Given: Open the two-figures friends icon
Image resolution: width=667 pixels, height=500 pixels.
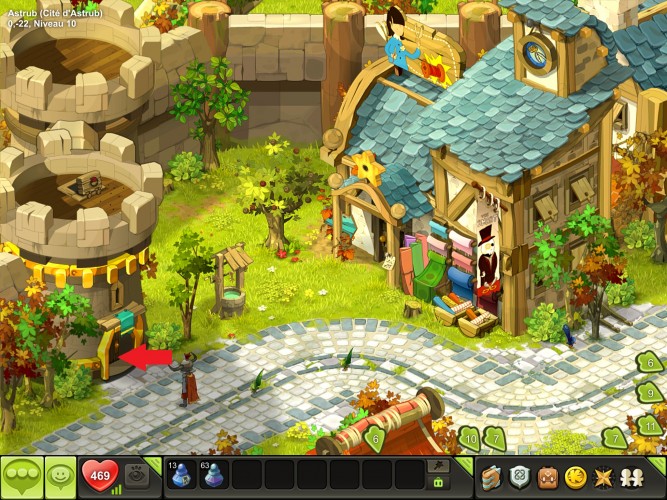Looking at the screenshot, I should point(632,476).
